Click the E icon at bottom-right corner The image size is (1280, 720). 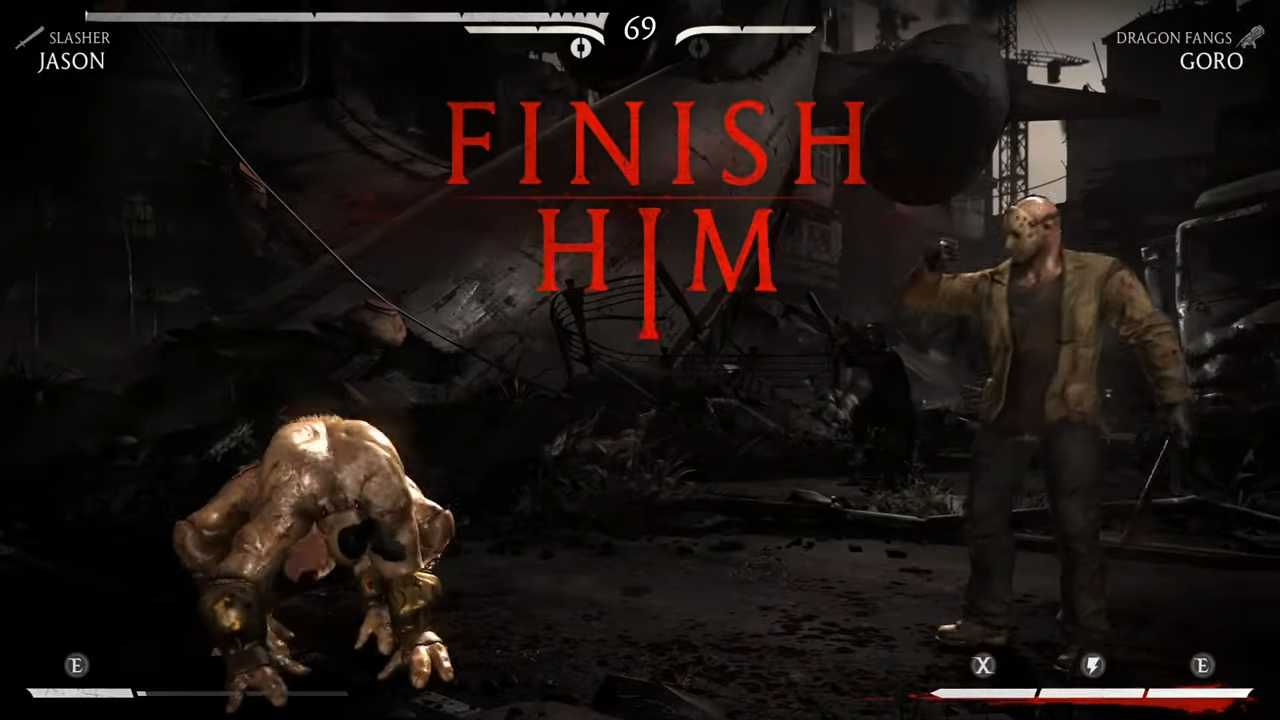coord(1202,666)
